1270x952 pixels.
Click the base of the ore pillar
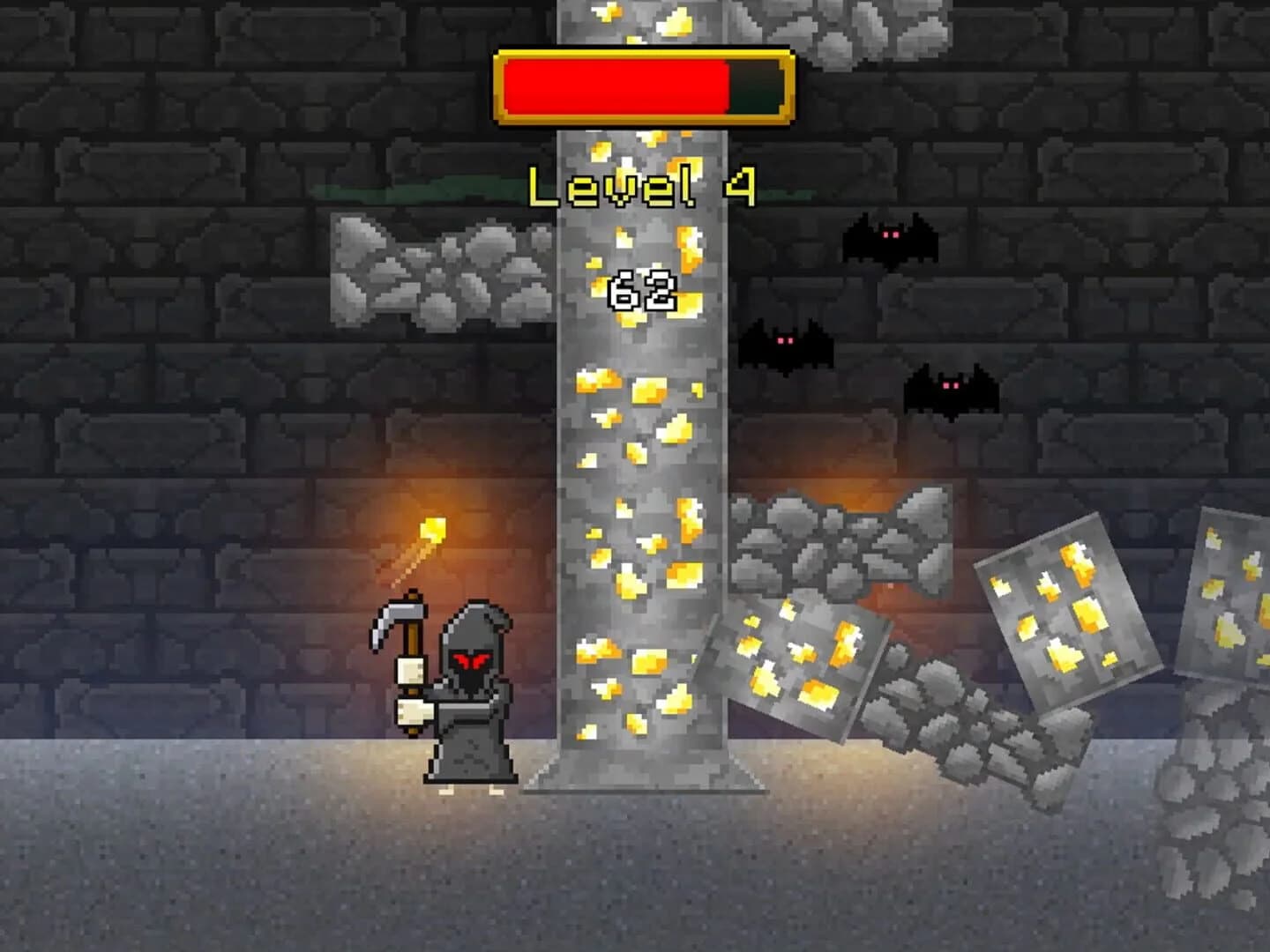[x=639, y=776]
